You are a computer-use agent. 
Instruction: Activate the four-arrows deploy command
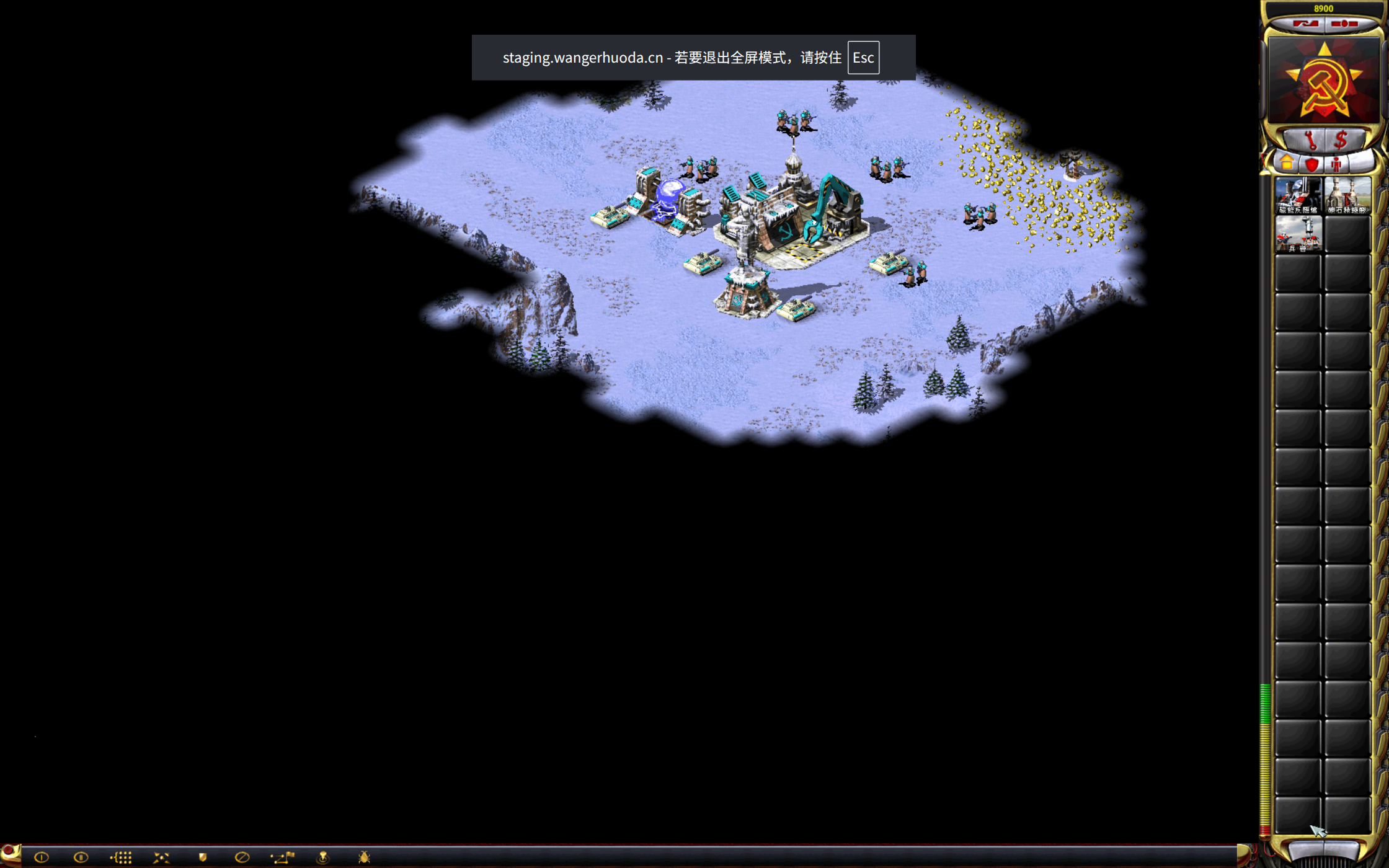pos(161,857)
